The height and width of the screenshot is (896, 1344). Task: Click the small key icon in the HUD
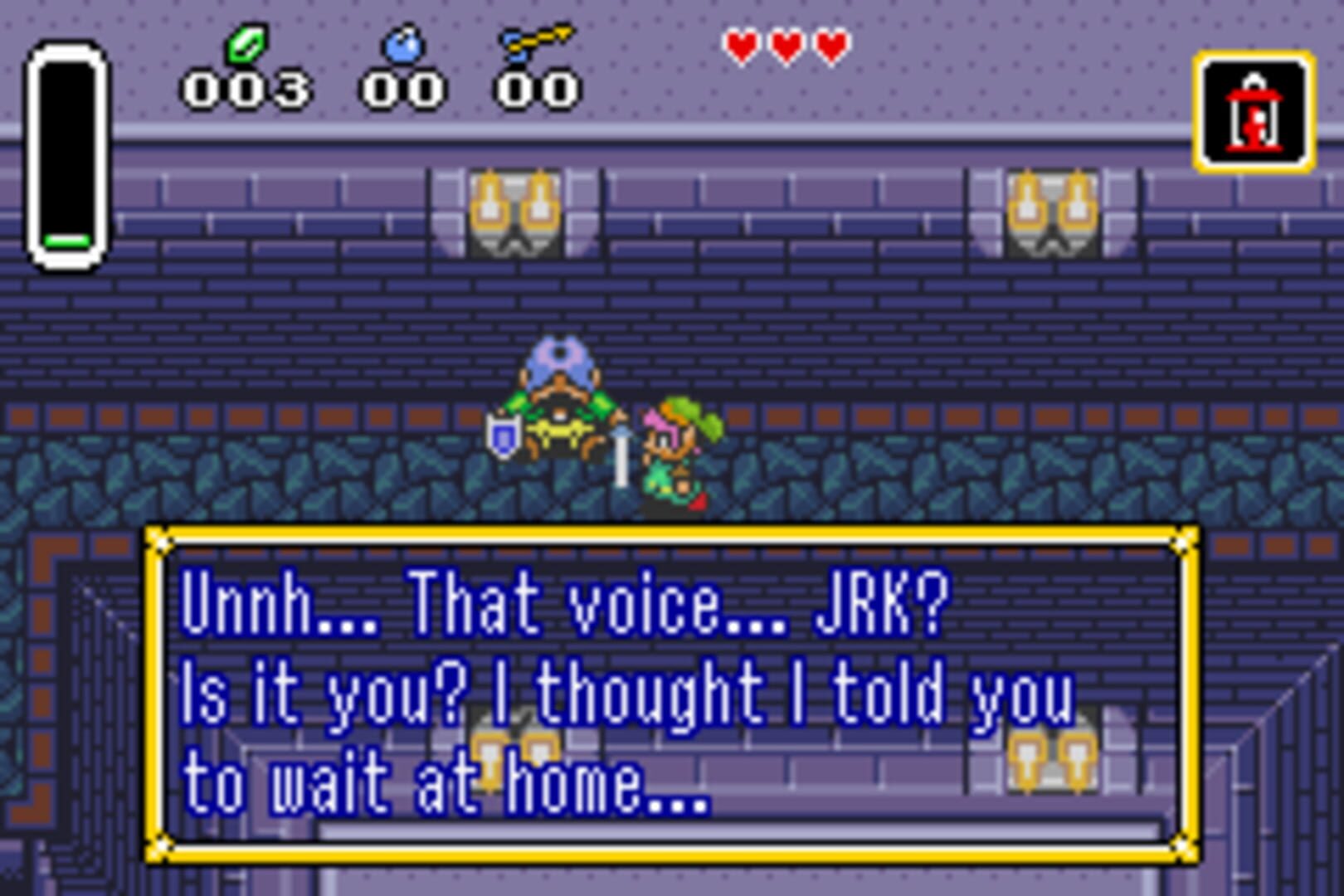(x=535, y=41)
